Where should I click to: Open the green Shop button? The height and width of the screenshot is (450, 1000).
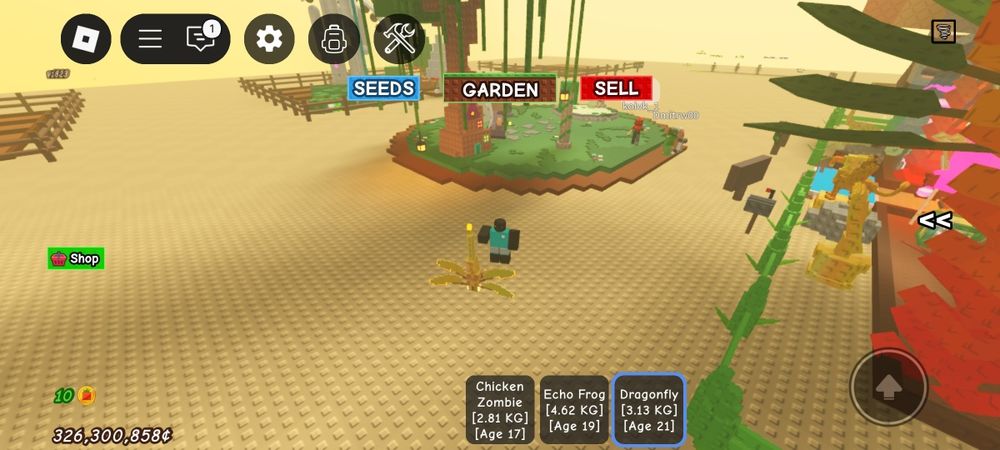[x=76, y=259]
